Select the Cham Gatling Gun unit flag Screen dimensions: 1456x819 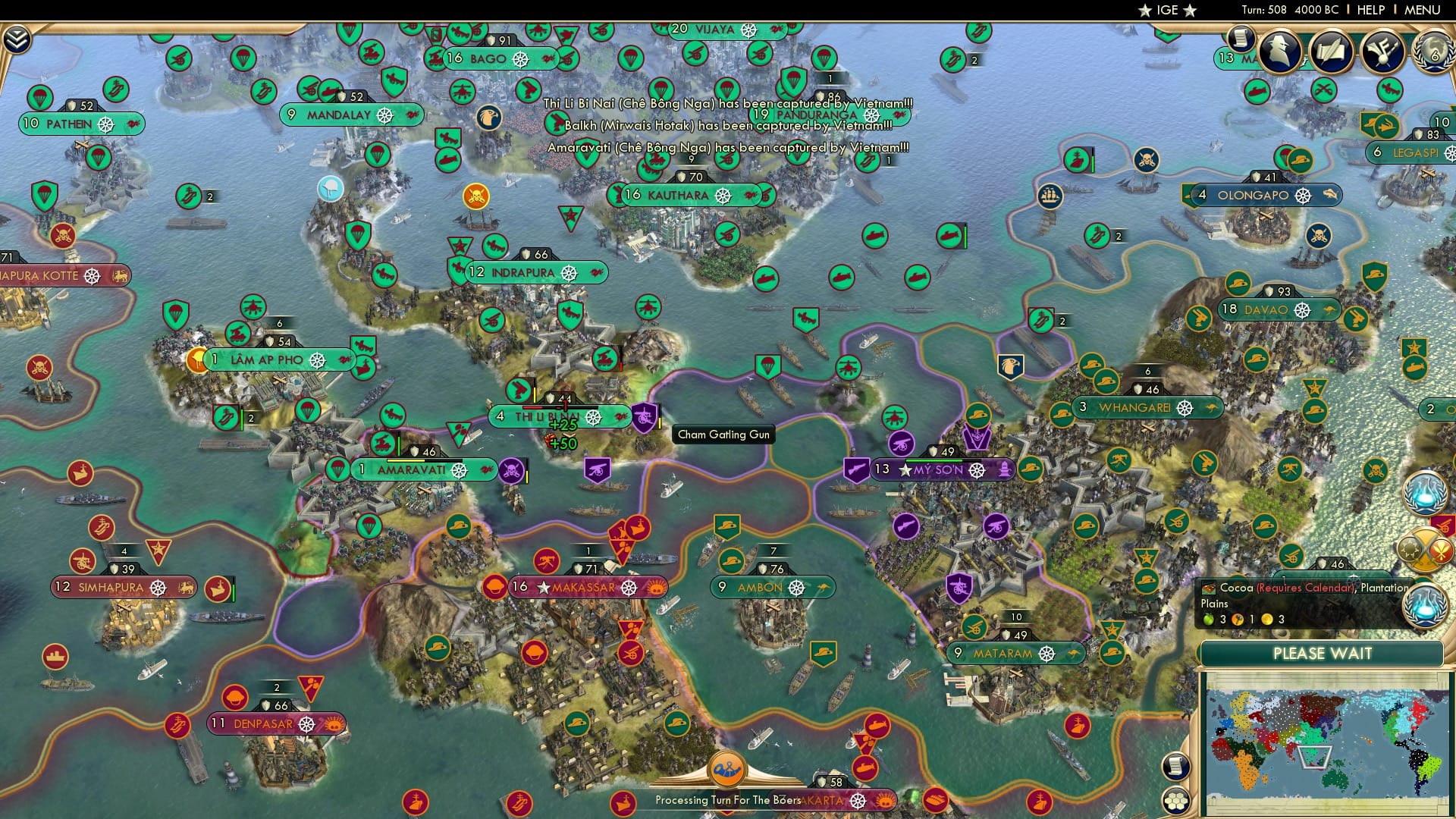(x=644, y=416)
